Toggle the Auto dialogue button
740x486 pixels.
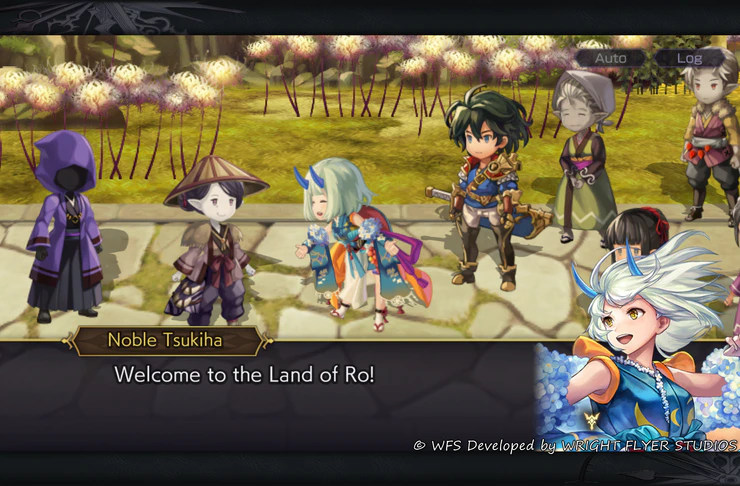point(610,58)
